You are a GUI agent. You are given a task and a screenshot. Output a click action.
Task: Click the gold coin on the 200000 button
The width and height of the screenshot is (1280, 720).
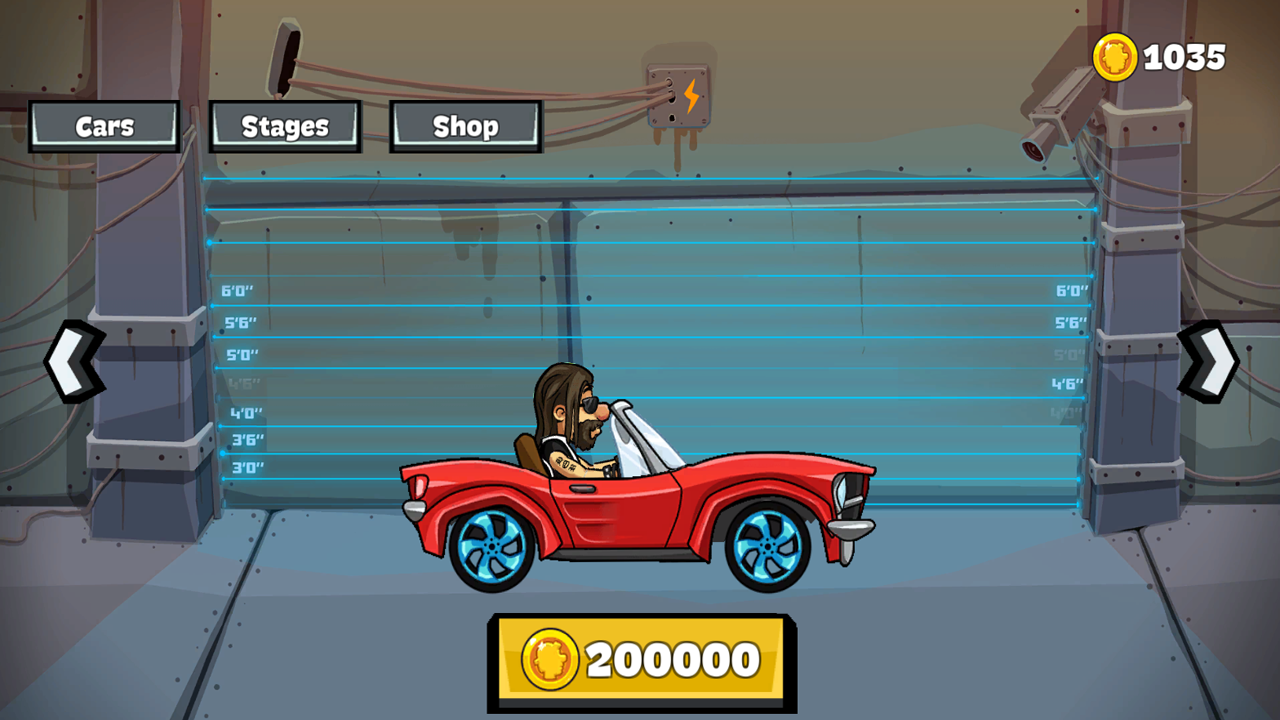click(552, 657)
